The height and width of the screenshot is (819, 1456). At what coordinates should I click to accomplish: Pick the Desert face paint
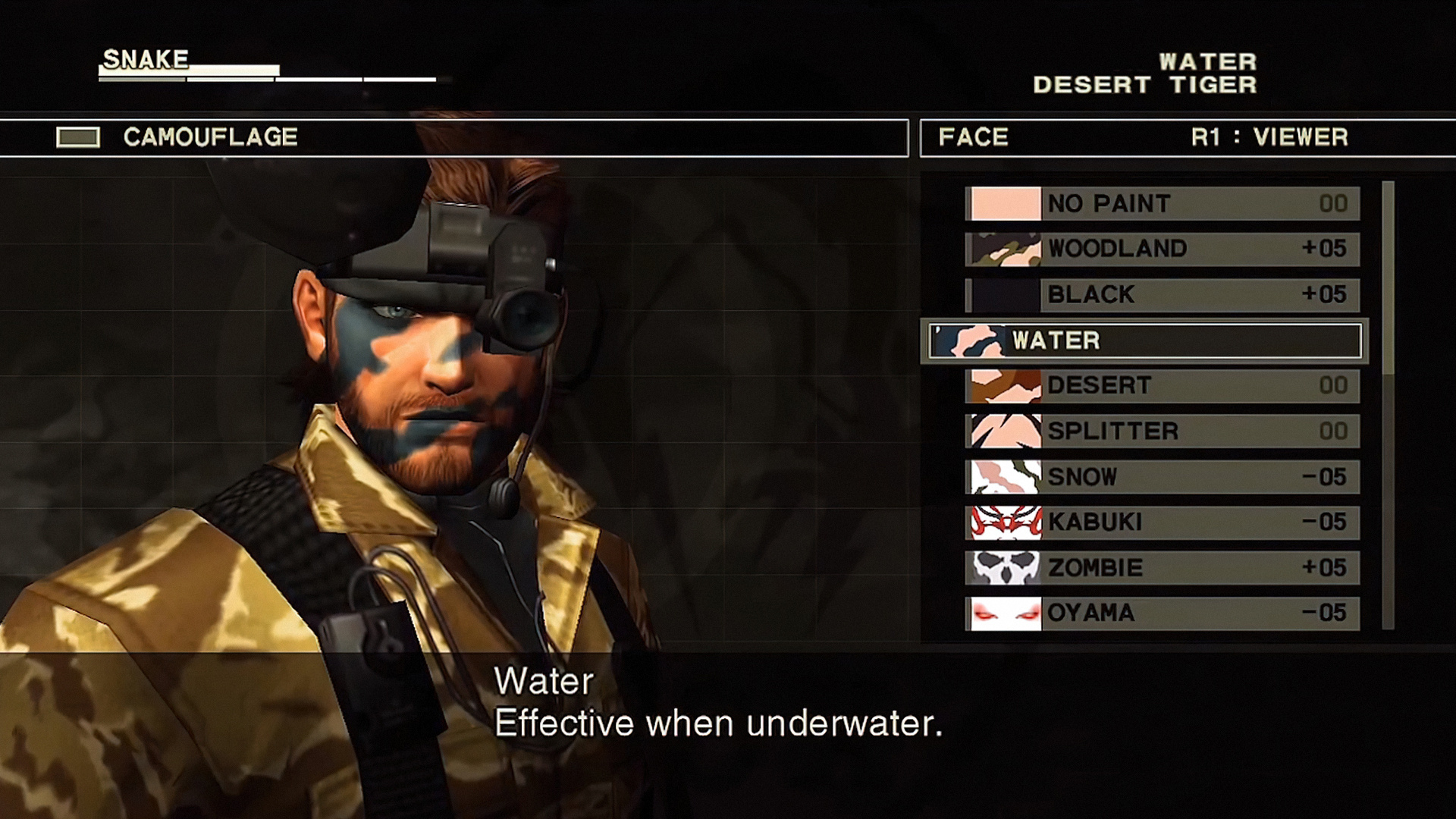pyautogui.click(x=1162, y=386)
